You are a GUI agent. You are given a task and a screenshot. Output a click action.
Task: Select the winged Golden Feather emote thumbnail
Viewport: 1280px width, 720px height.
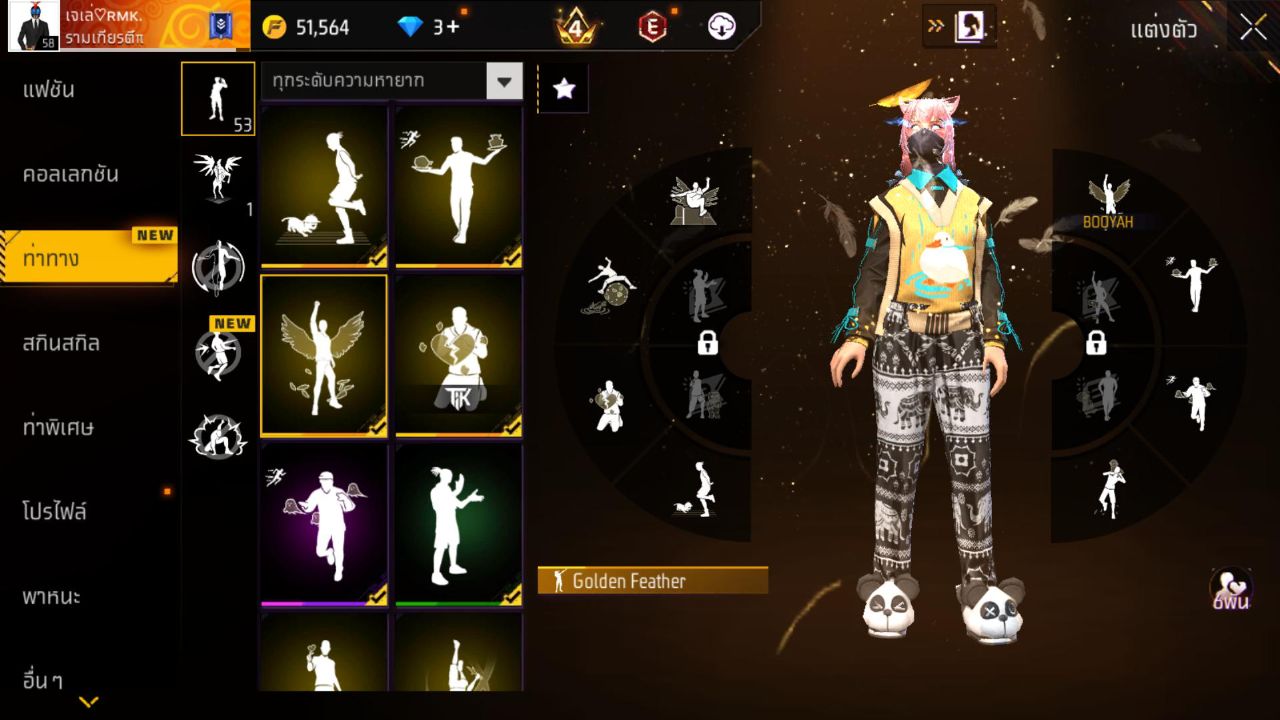coord(322,354)
